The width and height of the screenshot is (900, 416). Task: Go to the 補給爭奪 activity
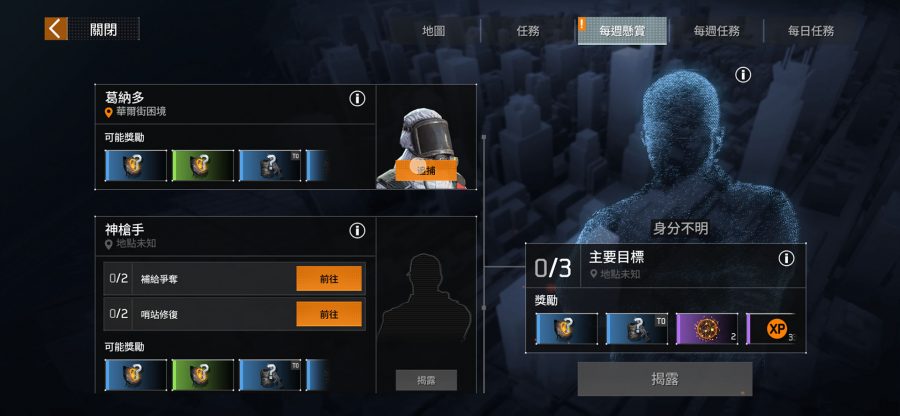pyautogui.click(x=329, y=278)
